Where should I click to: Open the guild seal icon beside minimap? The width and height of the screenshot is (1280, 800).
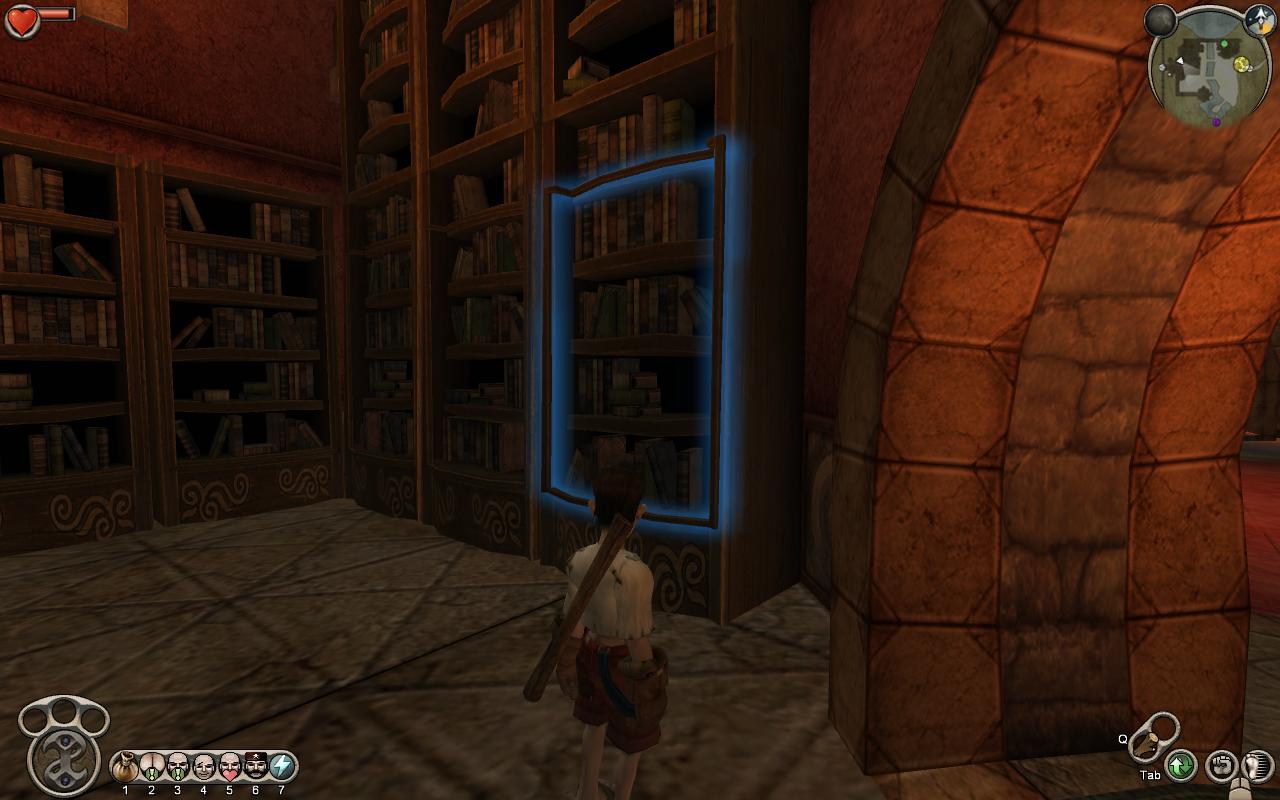point(1259,18)
